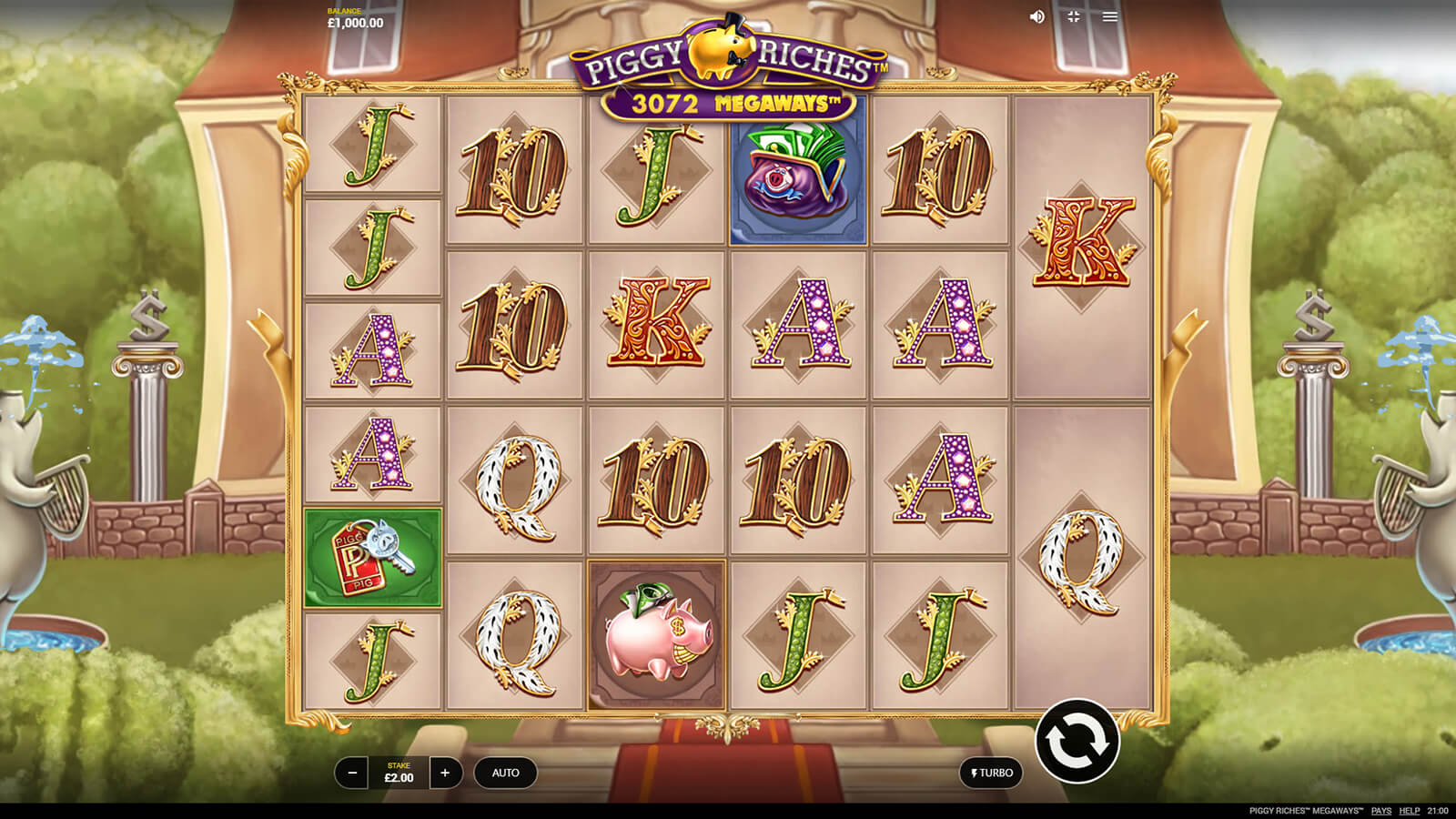Open the hamburger menu

1110,16
